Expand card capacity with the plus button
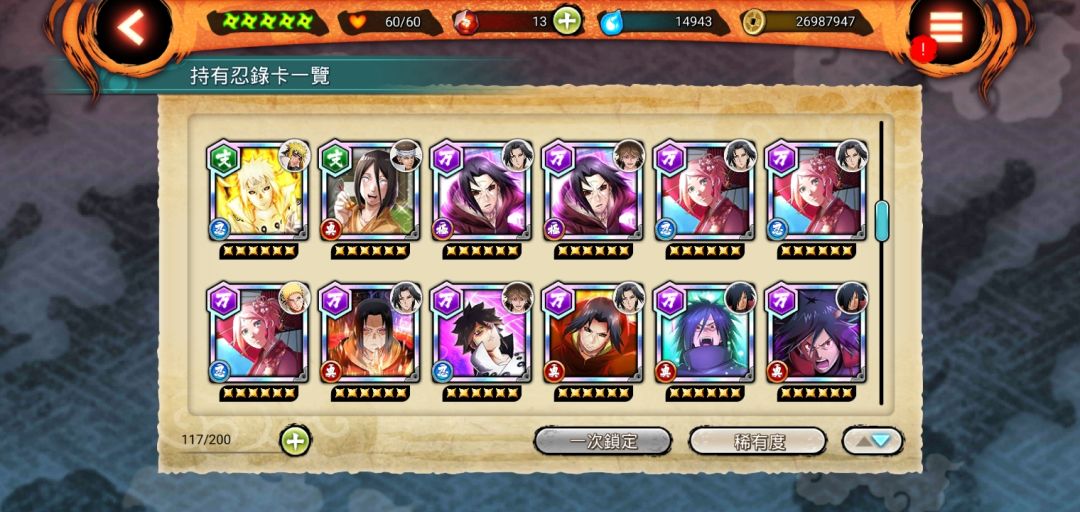The image size is (1080, 512). click(x=295, y=440)
